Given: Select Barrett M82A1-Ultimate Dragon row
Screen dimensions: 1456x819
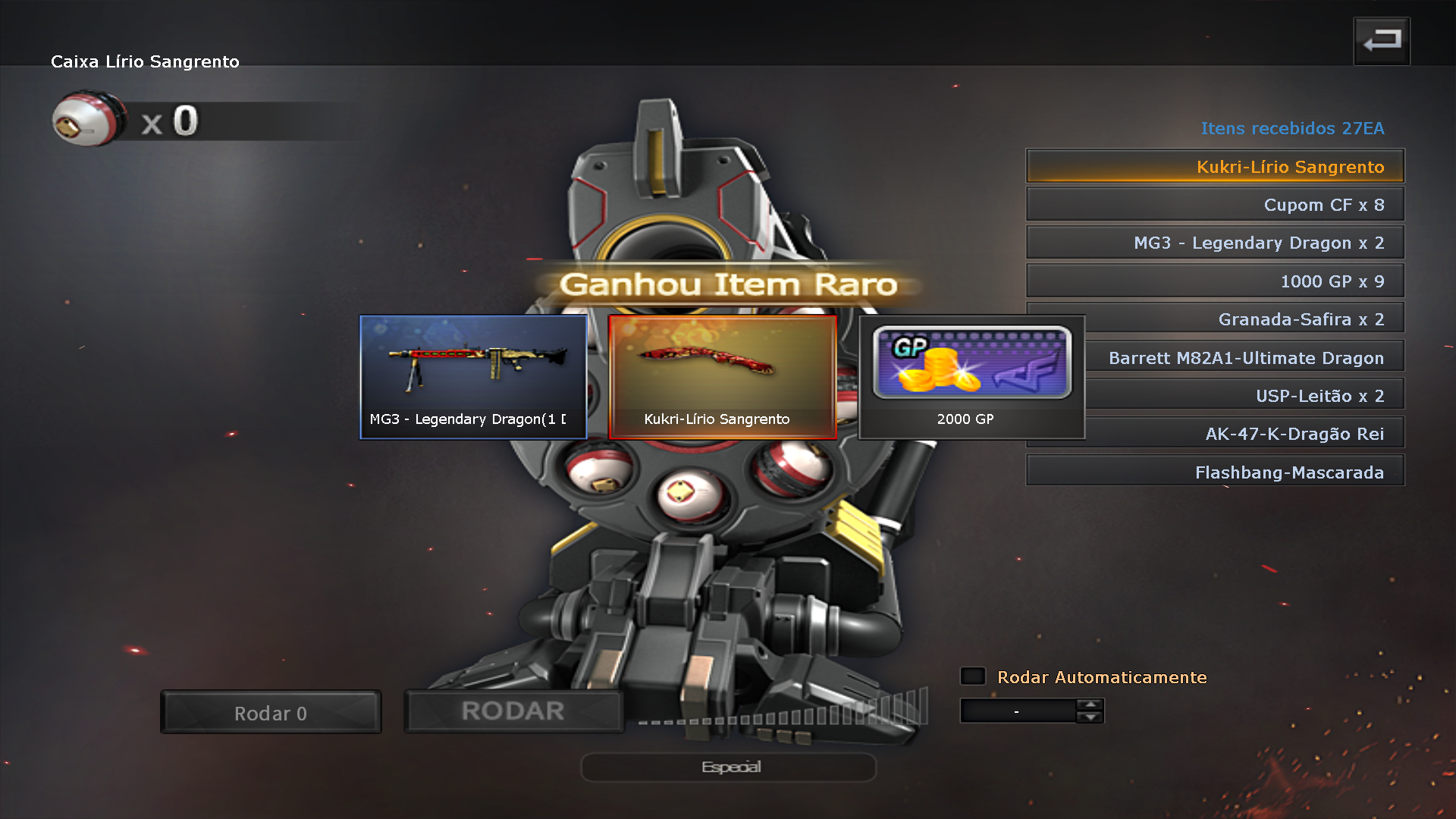Looking at the screenshot, I should [1245, 358].
